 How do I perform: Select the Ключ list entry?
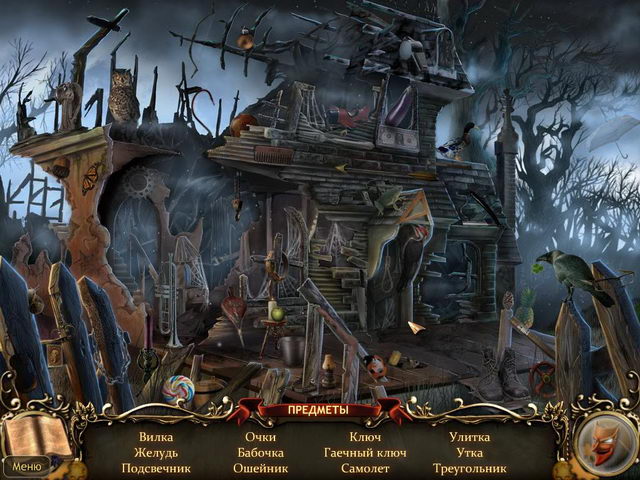click(364, 437)
